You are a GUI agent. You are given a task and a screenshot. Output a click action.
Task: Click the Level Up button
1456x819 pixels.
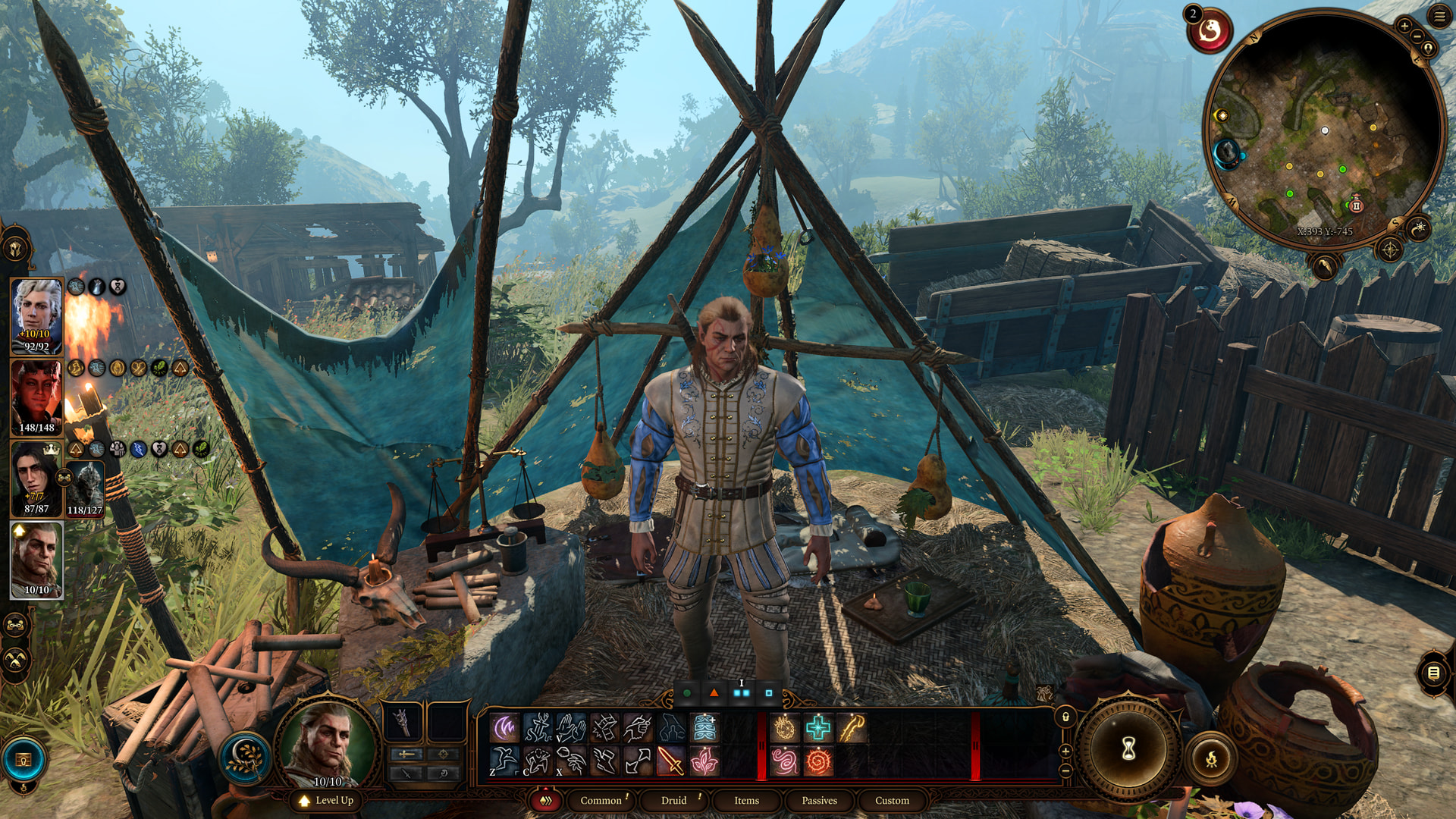[327, 801]
